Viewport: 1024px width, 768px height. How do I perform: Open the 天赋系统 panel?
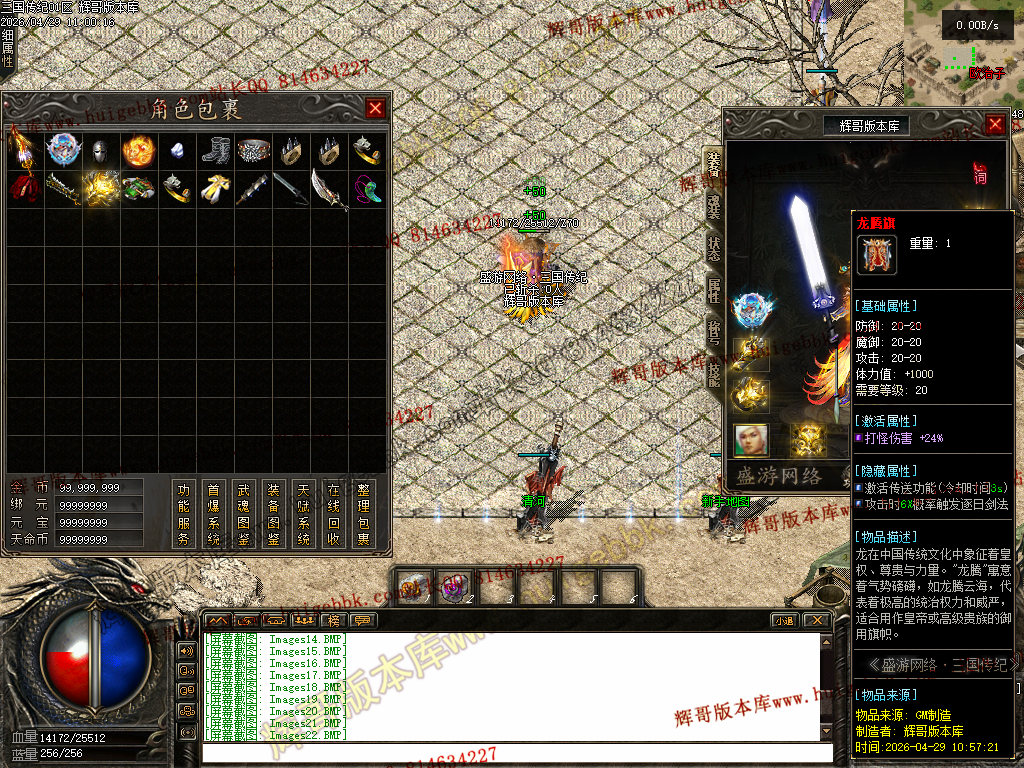(303, 514)
